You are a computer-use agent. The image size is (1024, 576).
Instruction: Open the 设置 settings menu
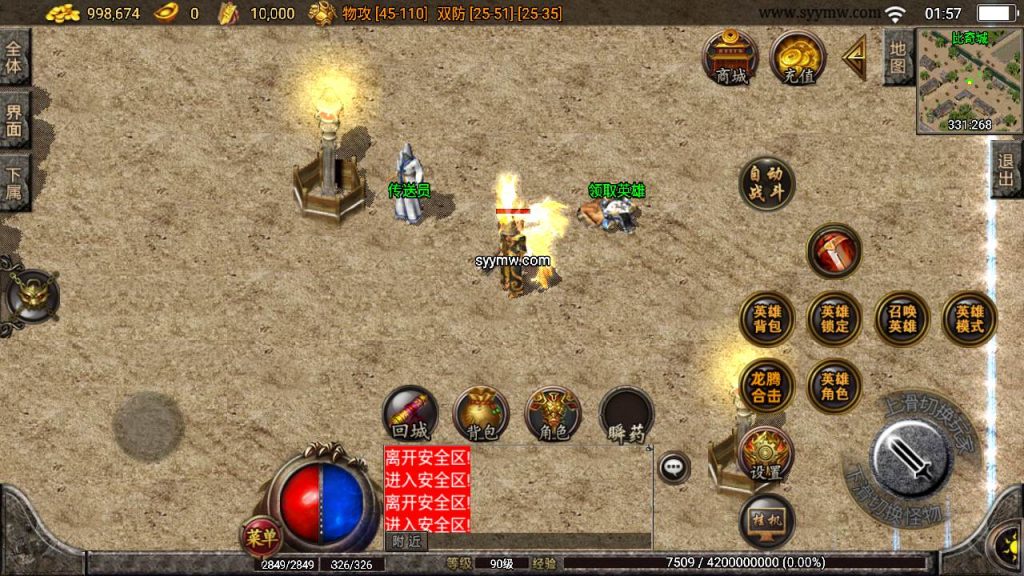pyautogui.click(x=765, y=455)
